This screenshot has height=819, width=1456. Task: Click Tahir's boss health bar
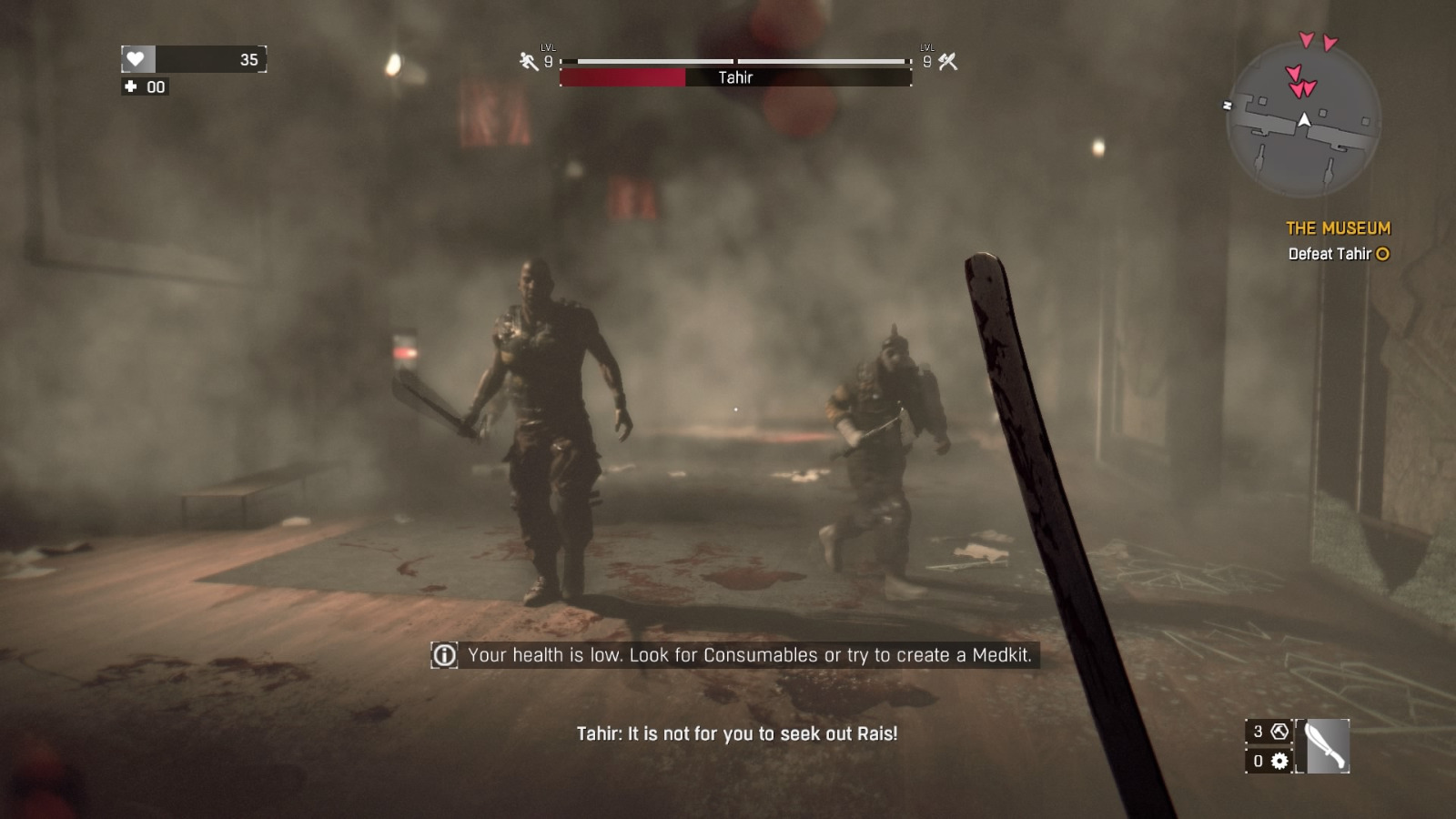click(x=737, y=78)
